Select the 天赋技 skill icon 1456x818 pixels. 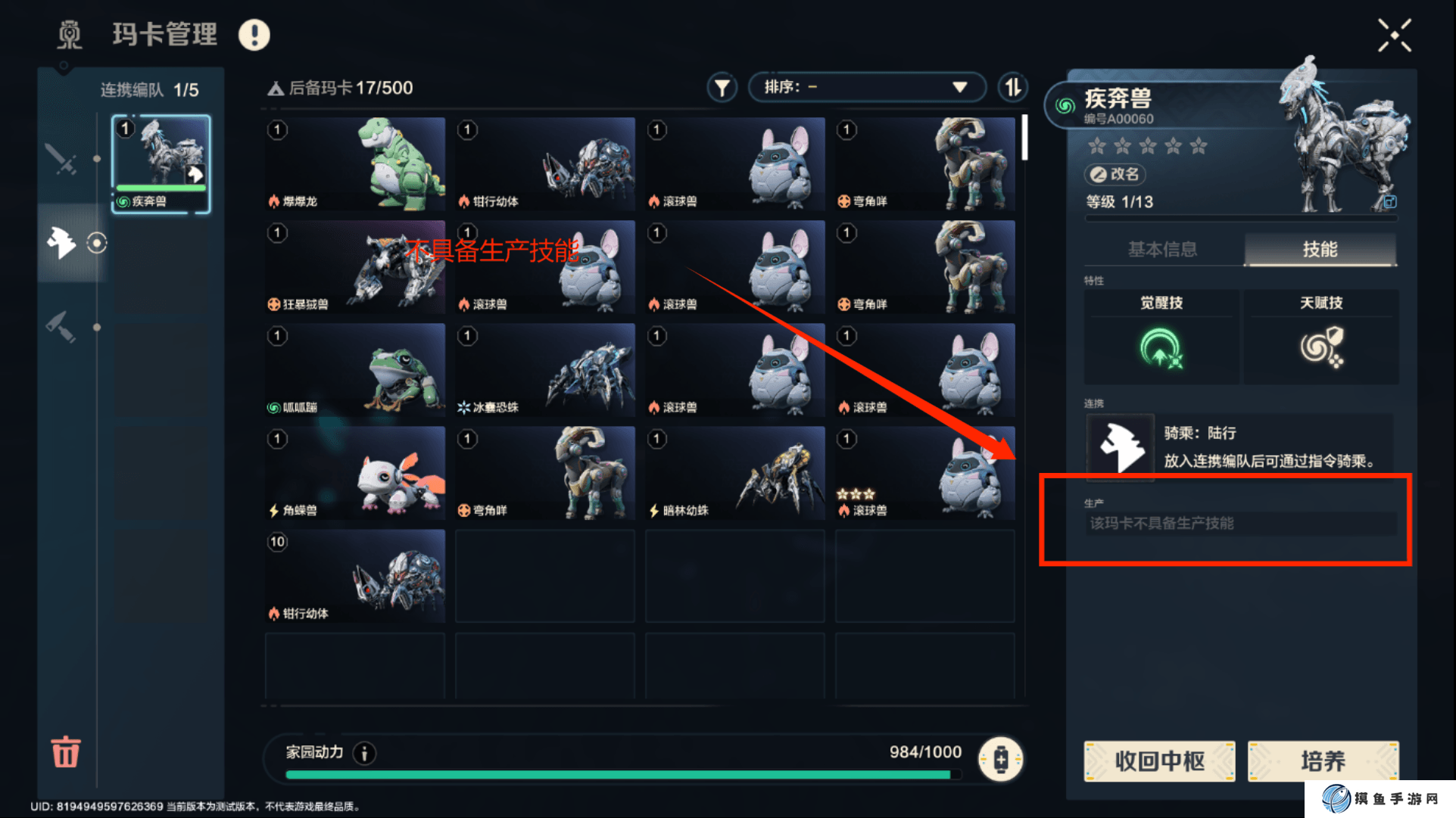click(1321, 348)
